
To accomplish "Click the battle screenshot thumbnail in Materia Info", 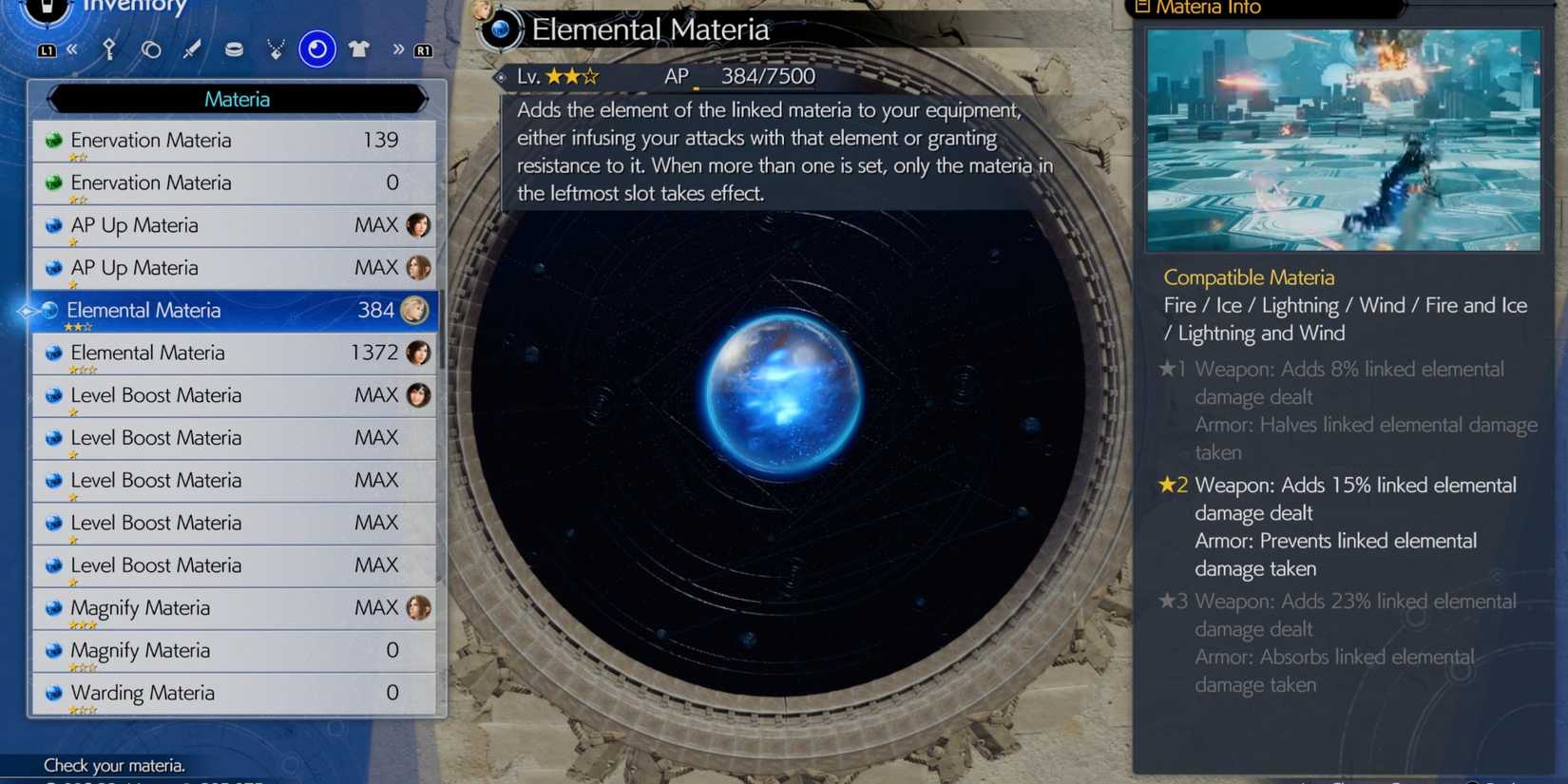I will point(1343,139).
